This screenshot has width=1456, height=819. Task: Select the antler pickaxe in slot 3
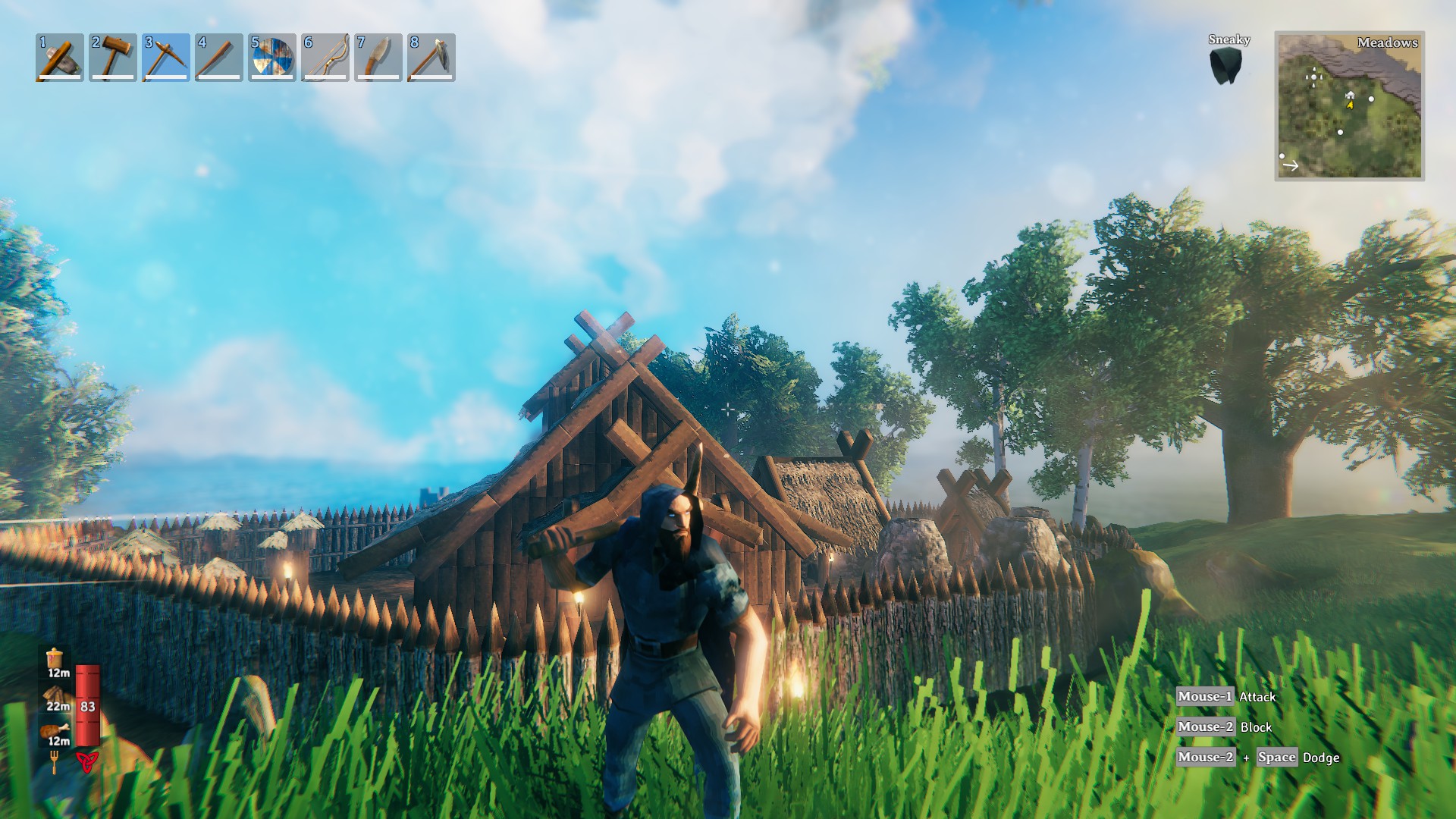tap(165, 58)
